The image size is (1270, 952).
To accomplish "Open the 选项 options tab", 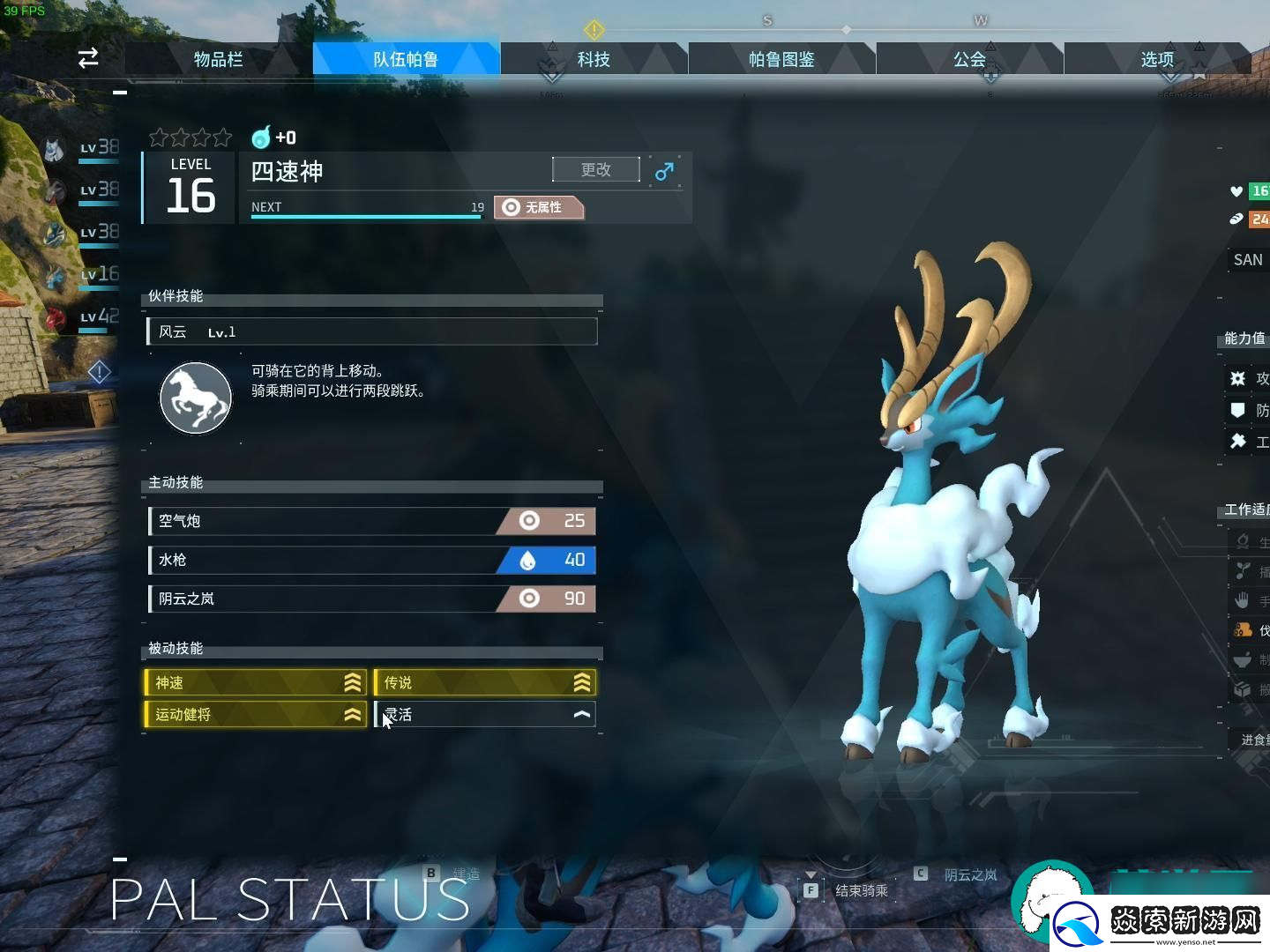I will click(x=1157, y=59).
